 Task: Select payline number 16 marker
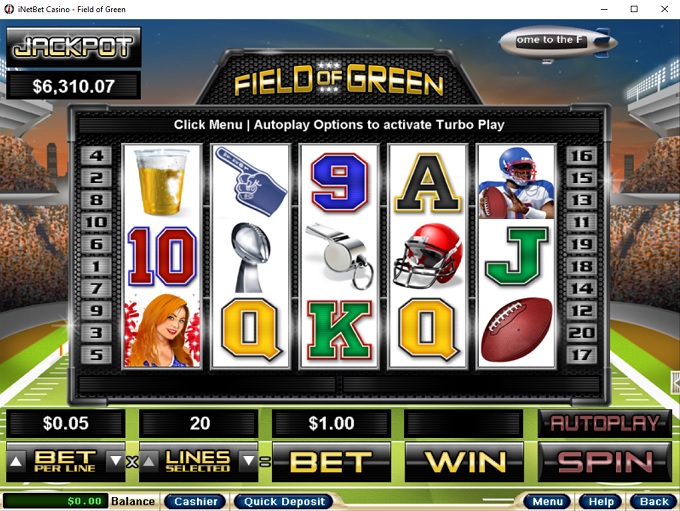point(581,157)
